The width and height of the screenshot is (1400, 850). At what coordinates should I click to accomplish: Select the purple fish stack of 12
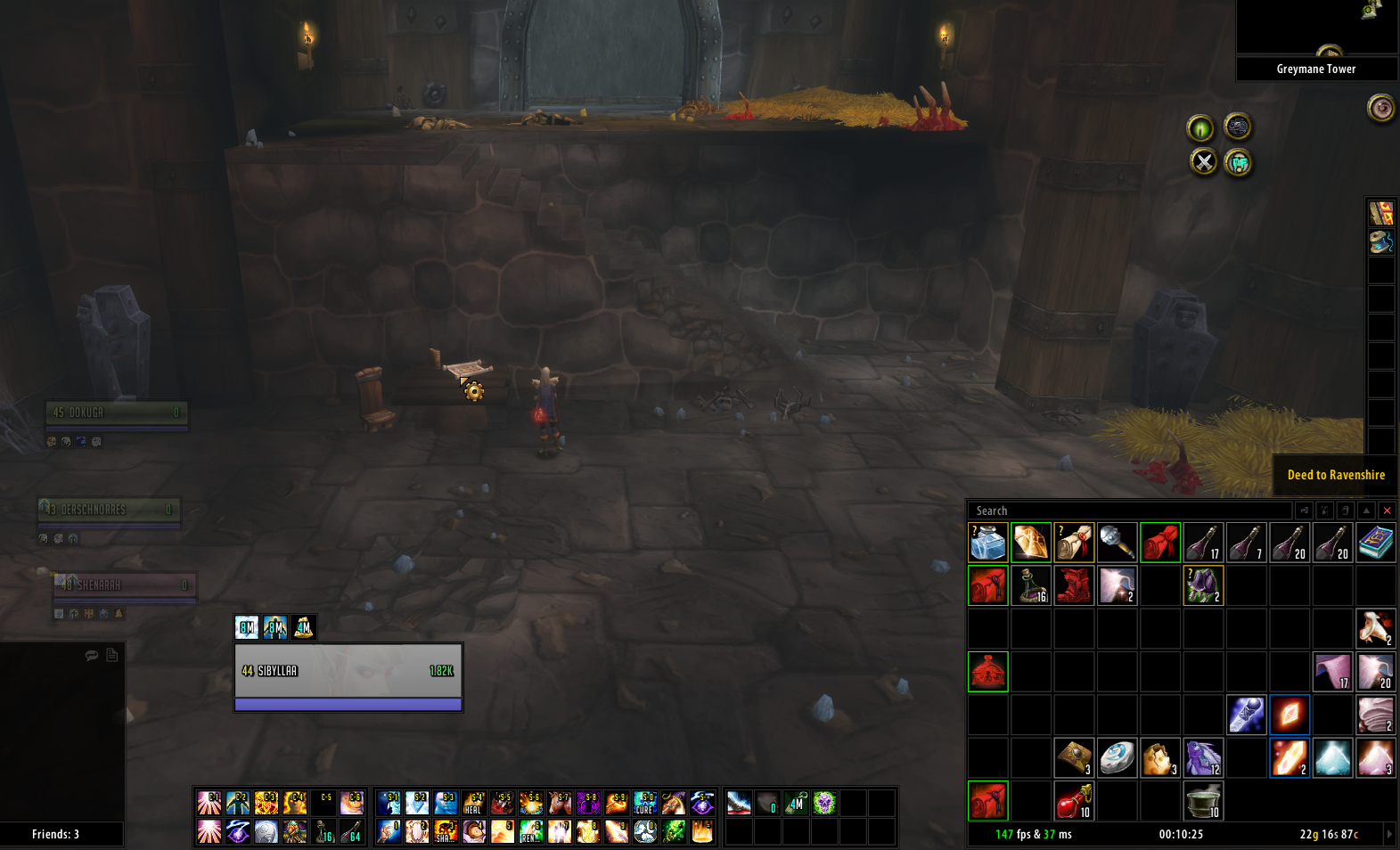coord(1203,758)
